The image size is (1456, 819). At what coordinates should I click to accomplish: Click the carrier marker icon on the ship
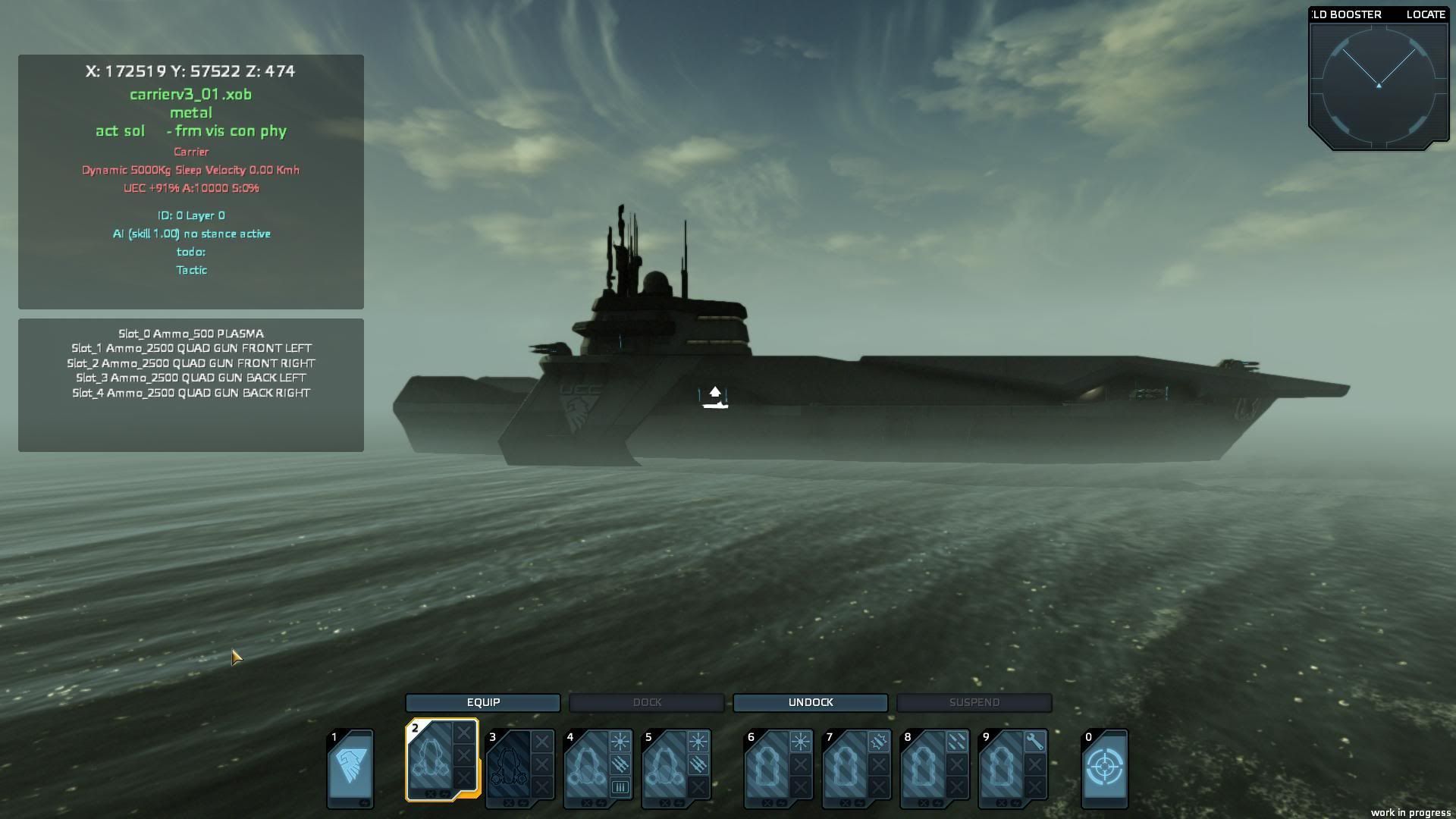tap(714, 397)
